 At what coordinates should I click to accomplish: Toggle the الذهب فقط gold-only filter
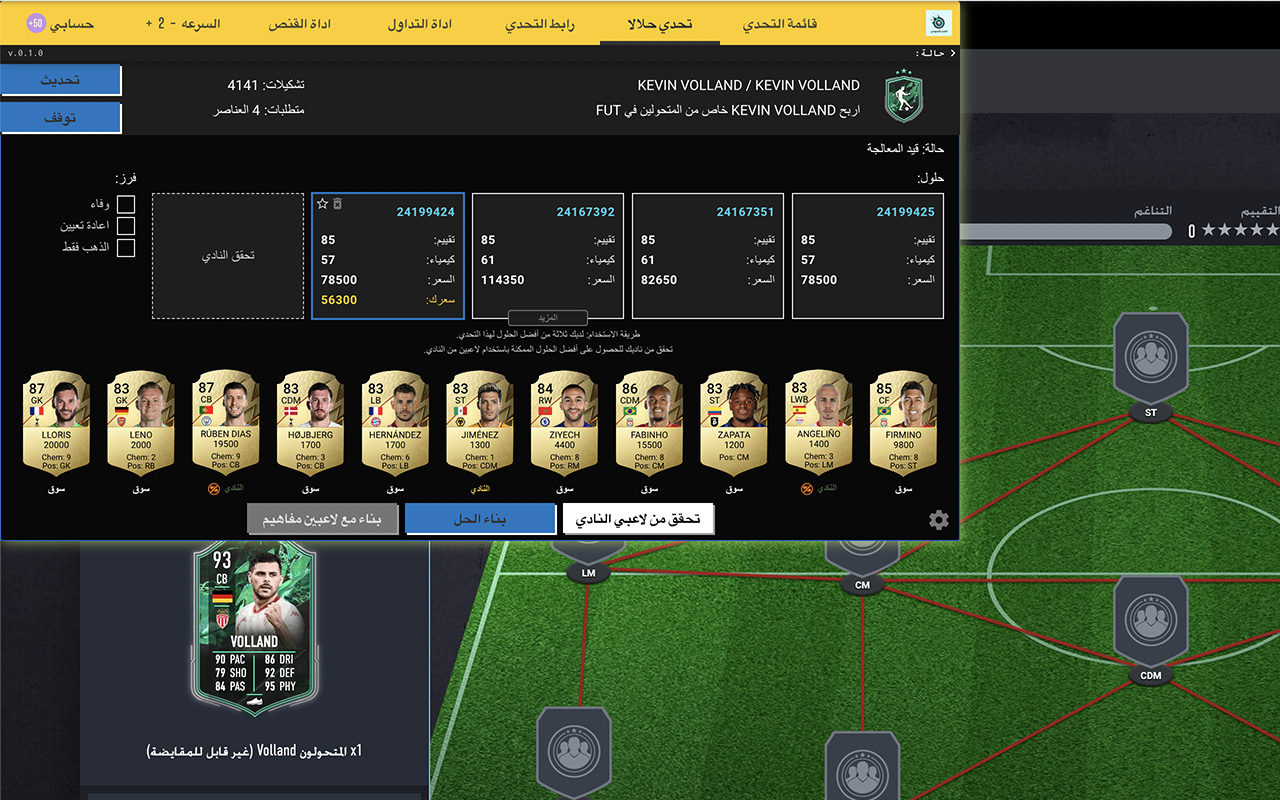pos(125,248)
